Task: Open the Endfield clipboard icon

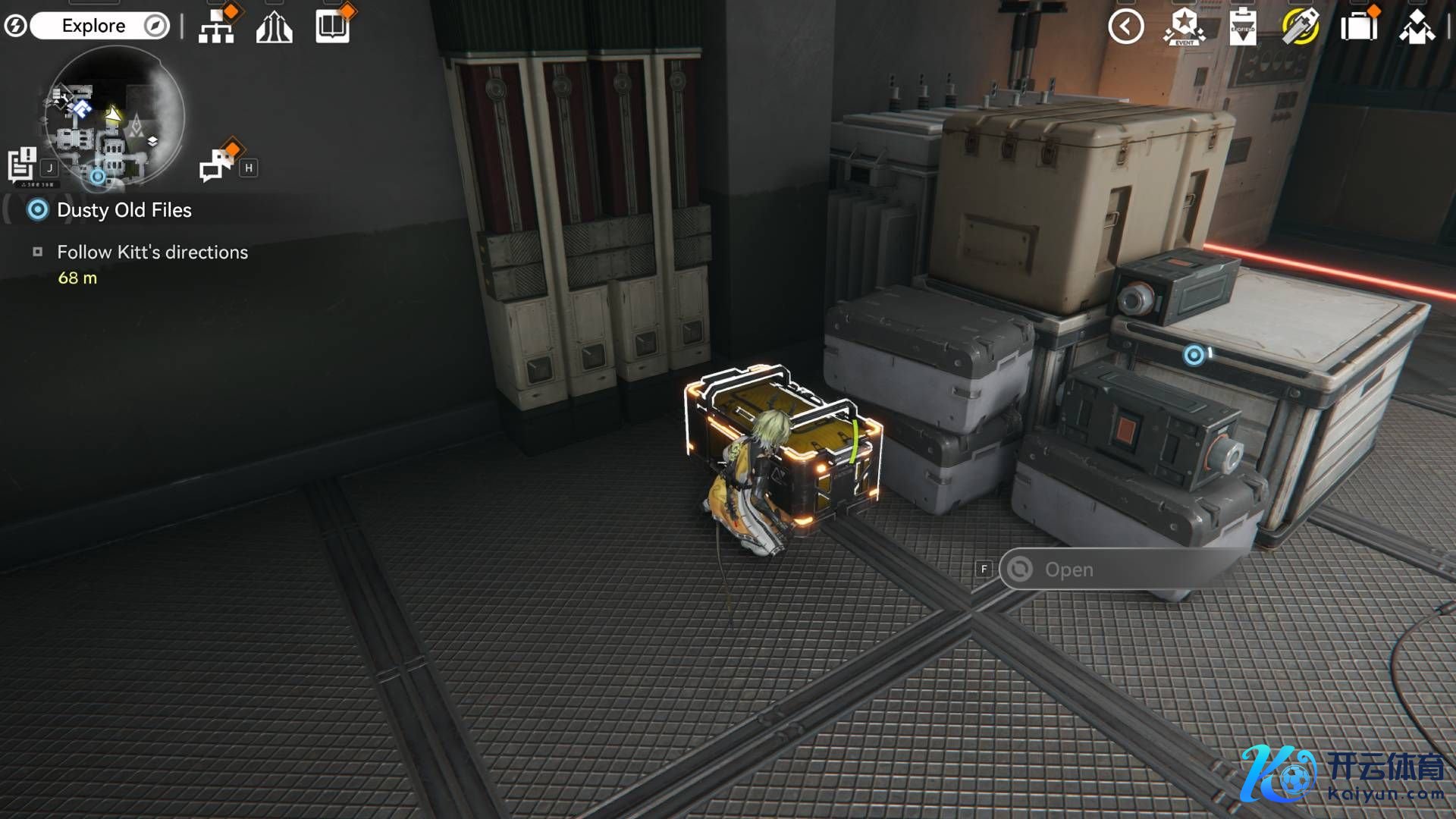Action: point(1242,27)
